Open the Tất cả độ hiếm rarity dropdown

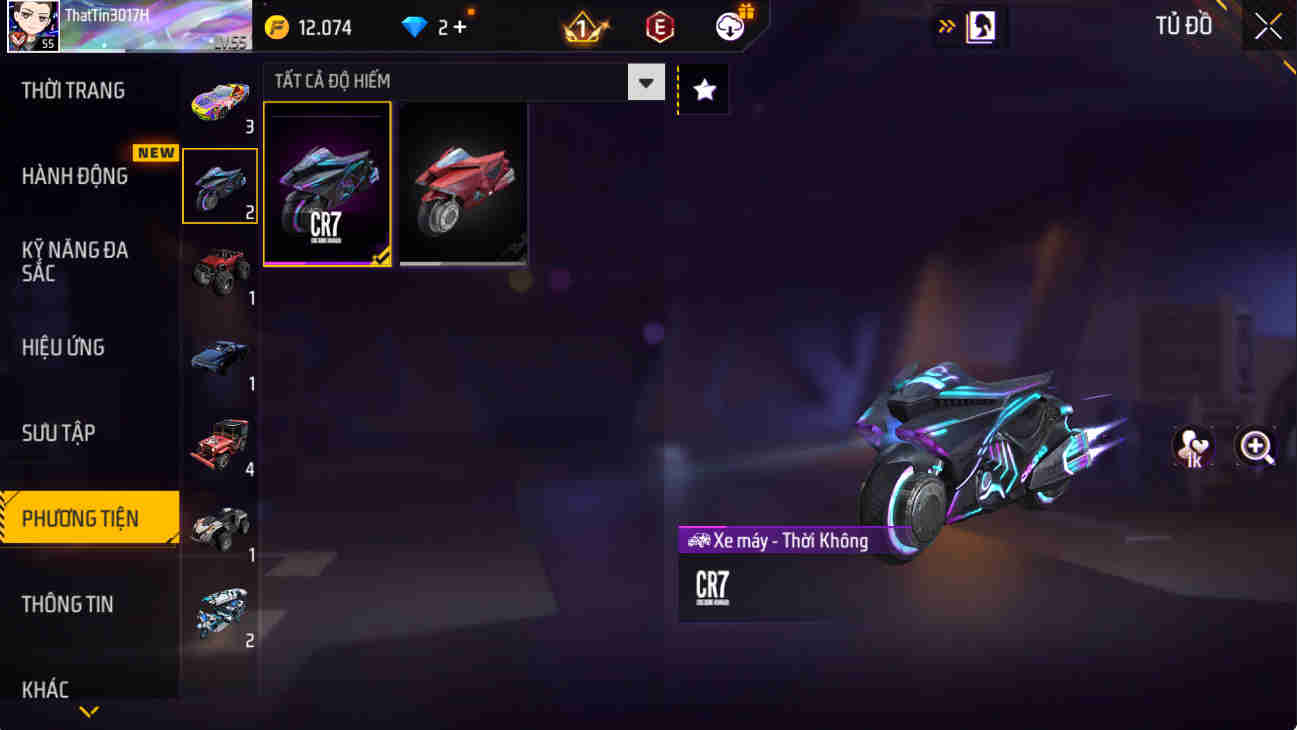(646, 82)
